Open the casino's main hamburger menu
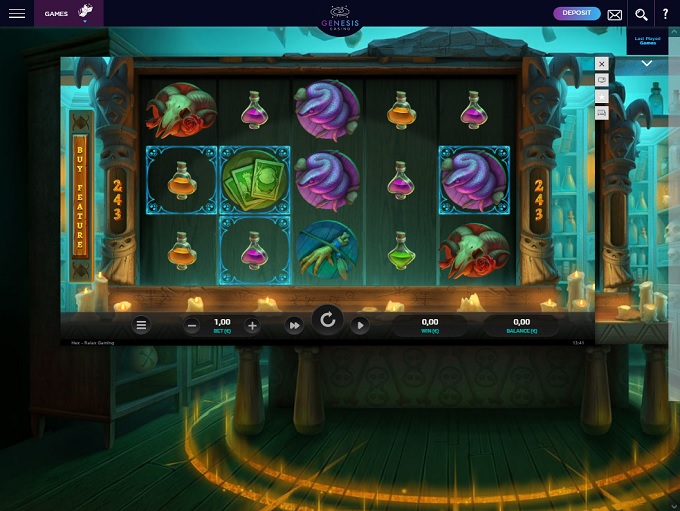 point(17,14)
